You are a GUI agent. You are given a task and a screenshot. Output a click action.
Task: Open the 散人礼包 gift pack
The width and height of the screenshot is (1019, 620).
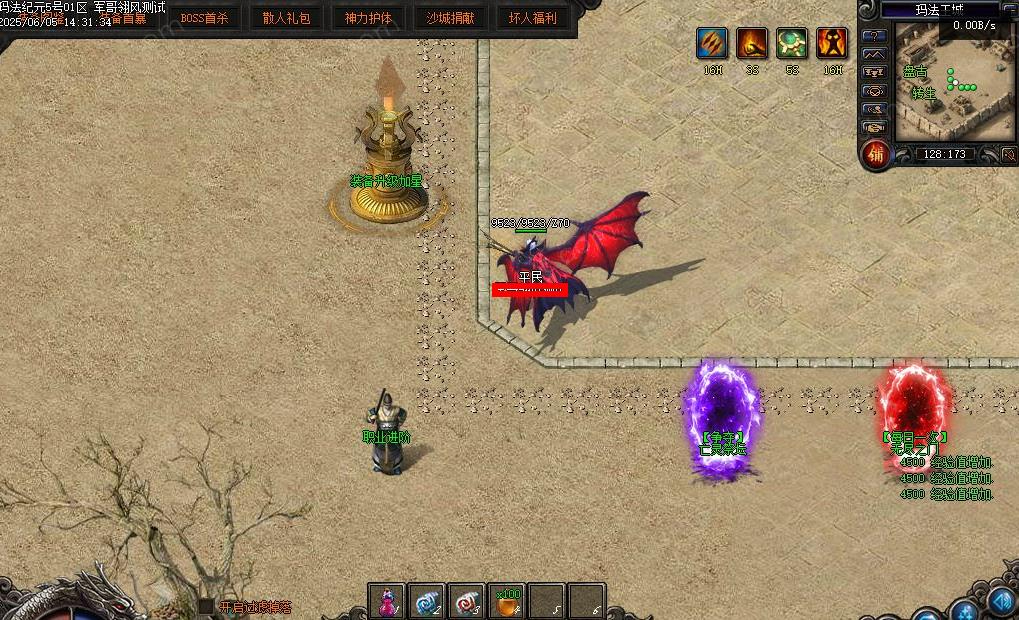(287, 18)
